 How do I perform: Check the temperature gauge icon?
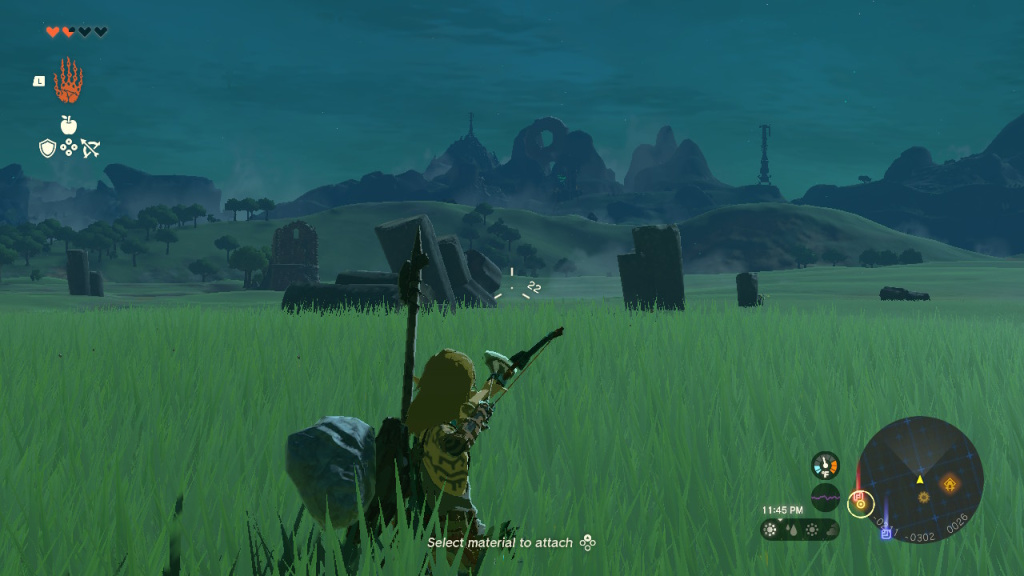tap(825, 465)
